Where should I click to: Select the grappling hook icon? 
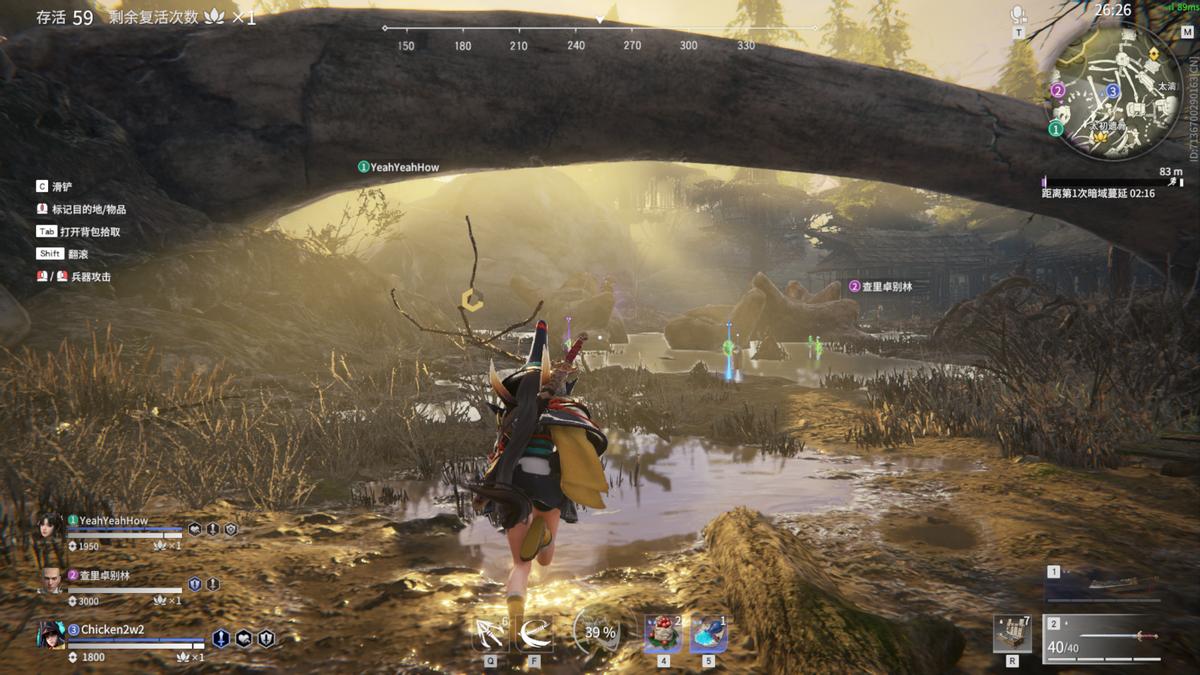[x=490, y=634]
